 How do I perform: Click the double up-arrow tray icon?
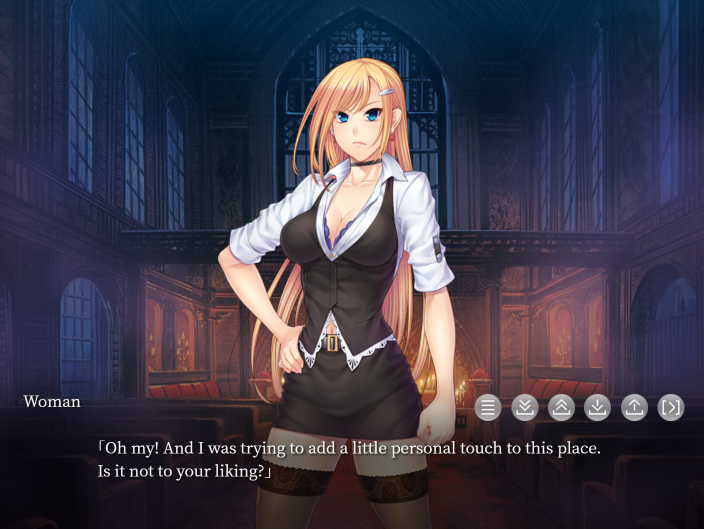point(561,407)
